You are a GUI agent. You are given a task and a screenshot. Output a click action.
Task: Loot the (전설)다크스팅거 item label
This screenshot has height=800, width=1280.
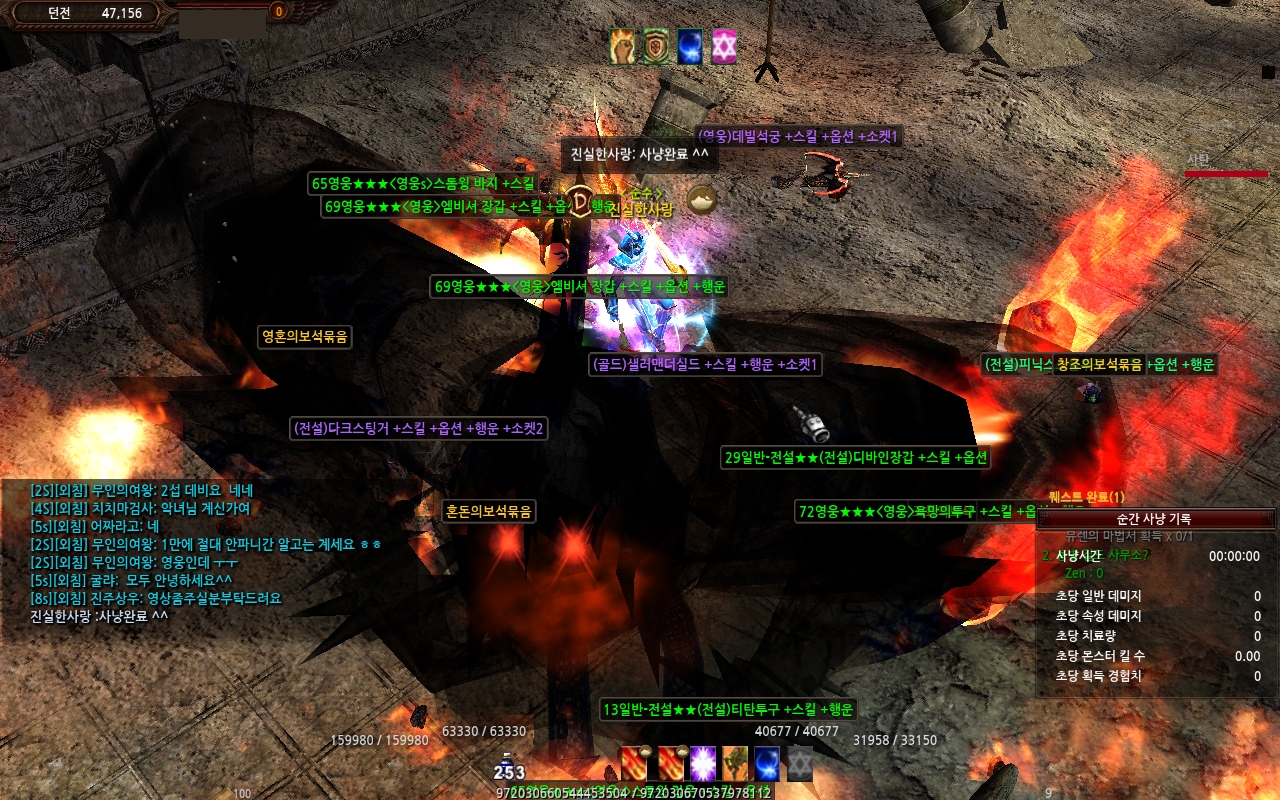[x=419, y=428]
